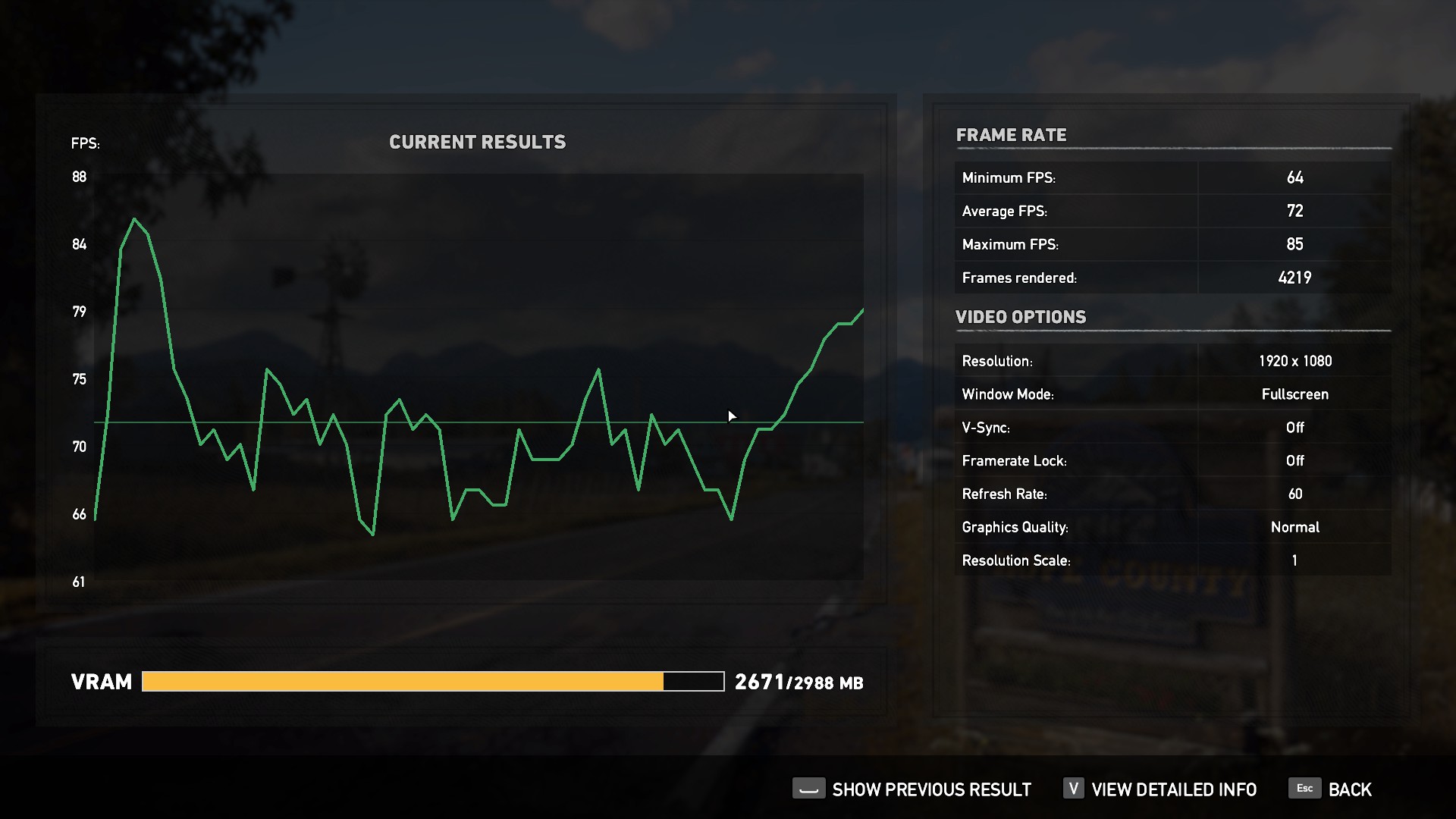Go back from the benchmark results
The image size is (1456, 819).
coord(1348,789)
